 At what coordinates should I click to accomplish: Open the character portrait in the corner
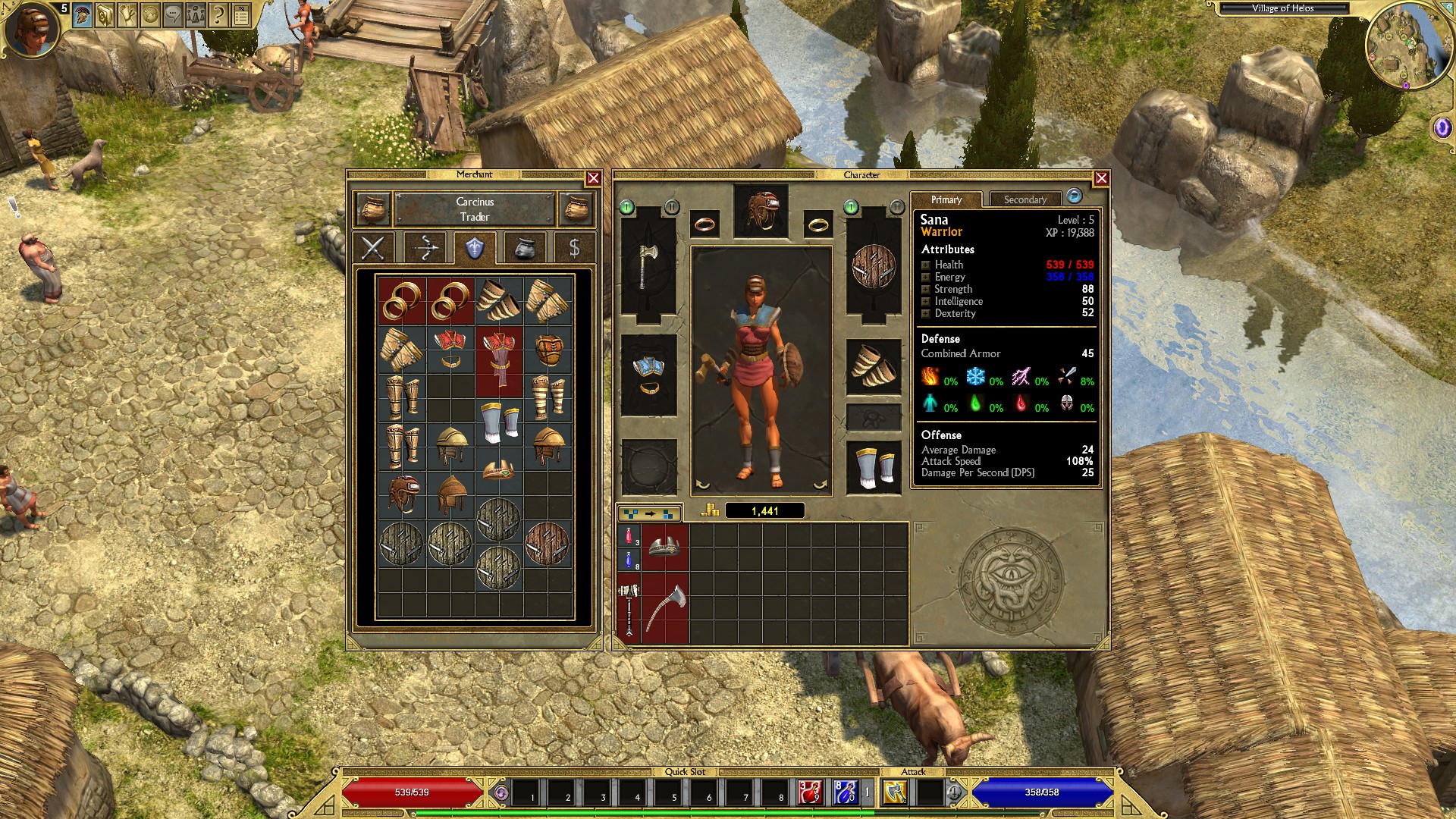tap(32, 30)
